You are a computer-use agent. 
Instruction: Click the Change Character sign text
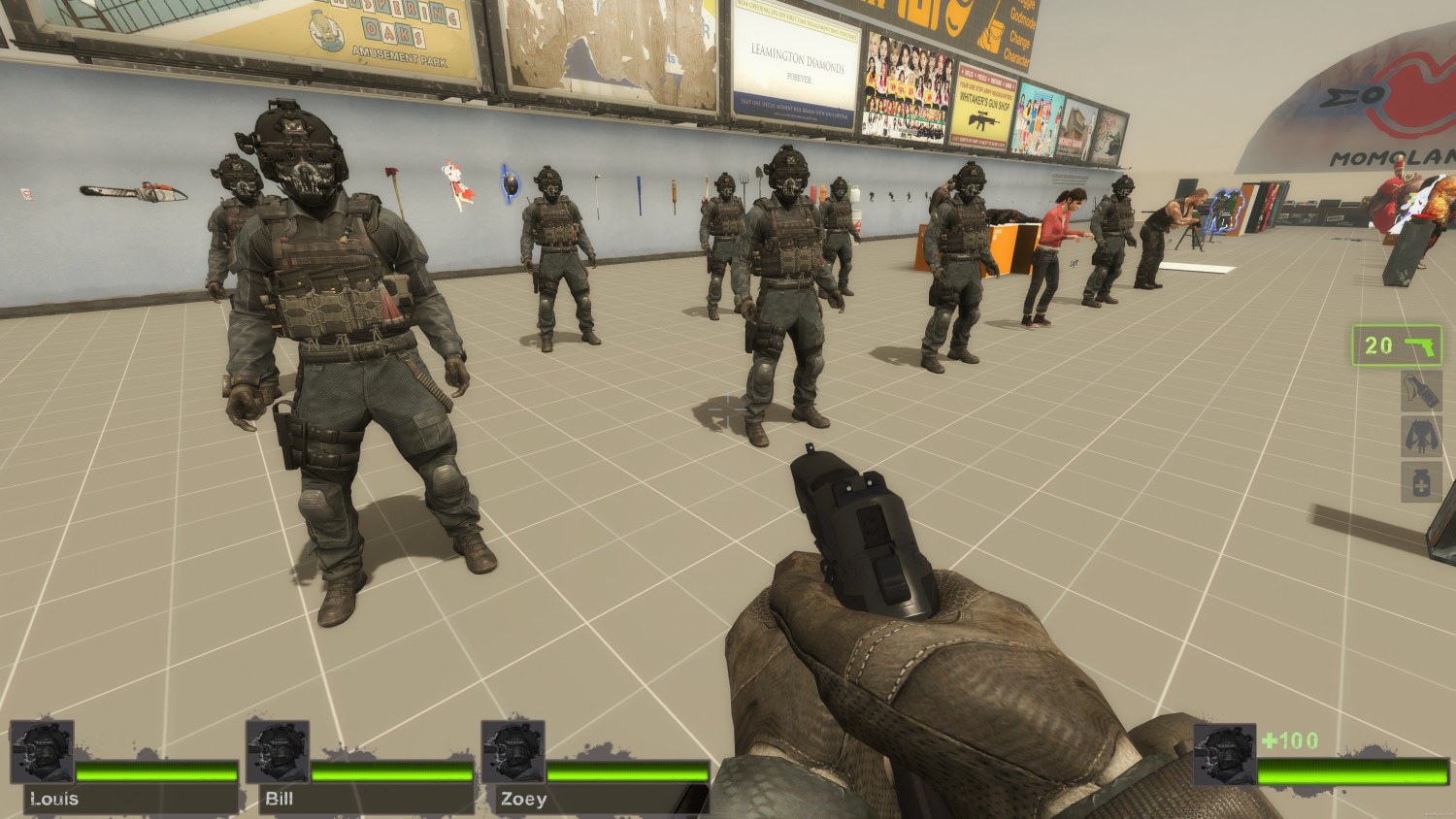tap(1017, 46)
